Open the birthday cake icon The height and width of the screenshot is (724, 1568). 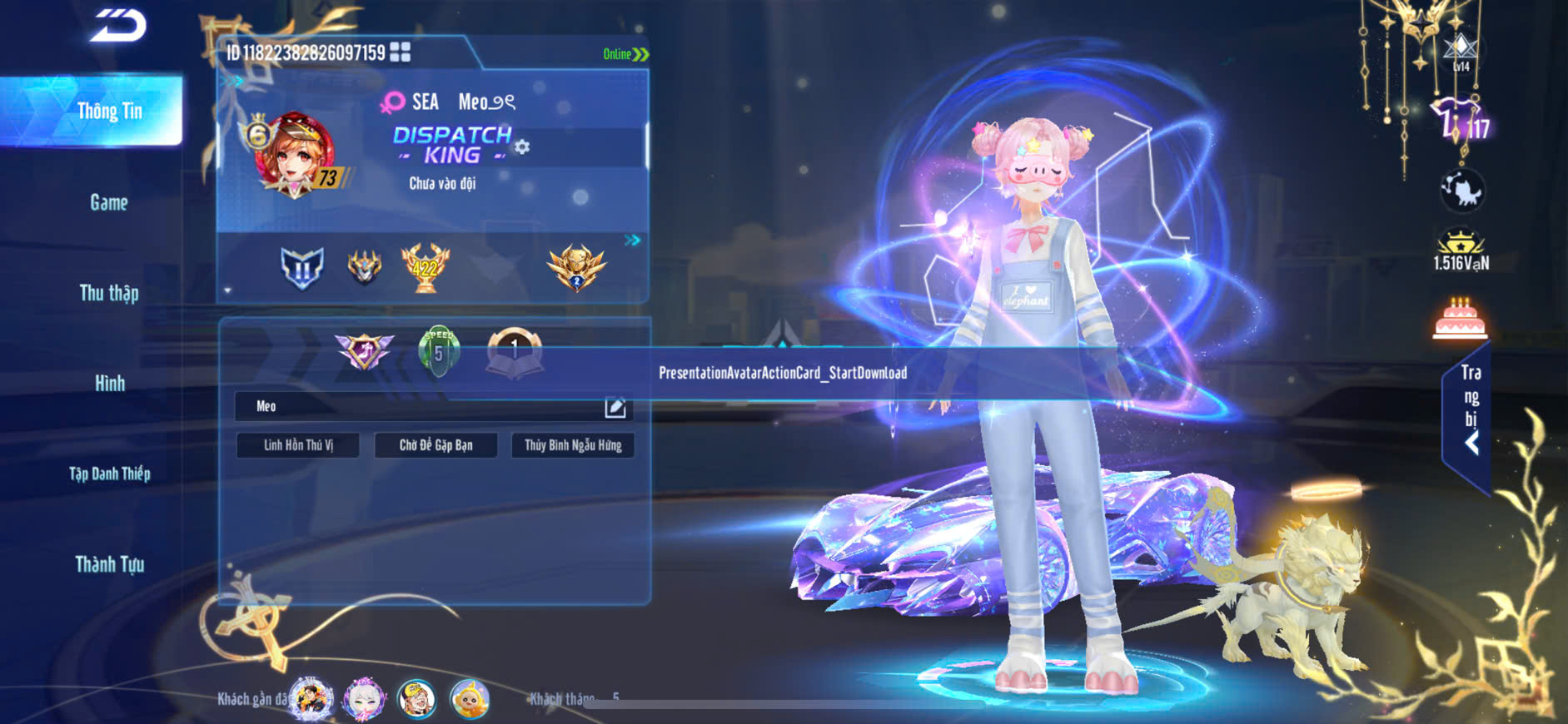coord(1460,319)
